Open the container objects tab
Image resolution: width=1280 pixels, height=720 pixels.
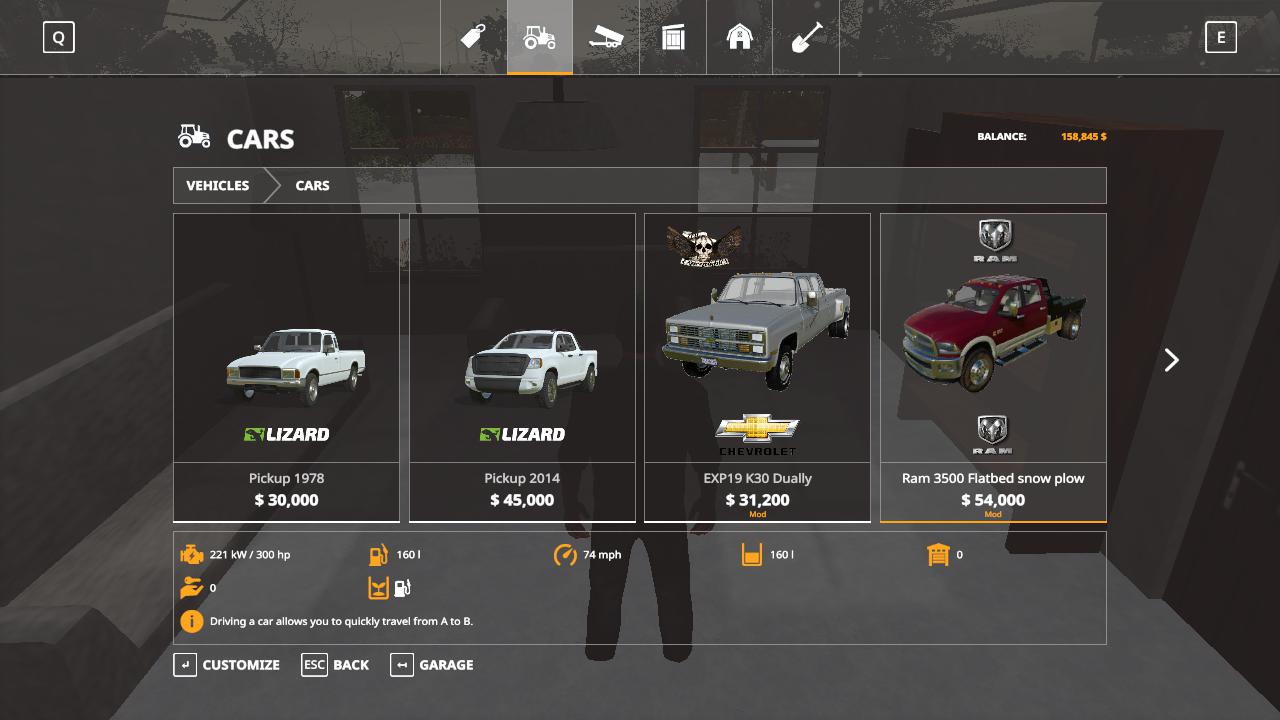[673, 38]
